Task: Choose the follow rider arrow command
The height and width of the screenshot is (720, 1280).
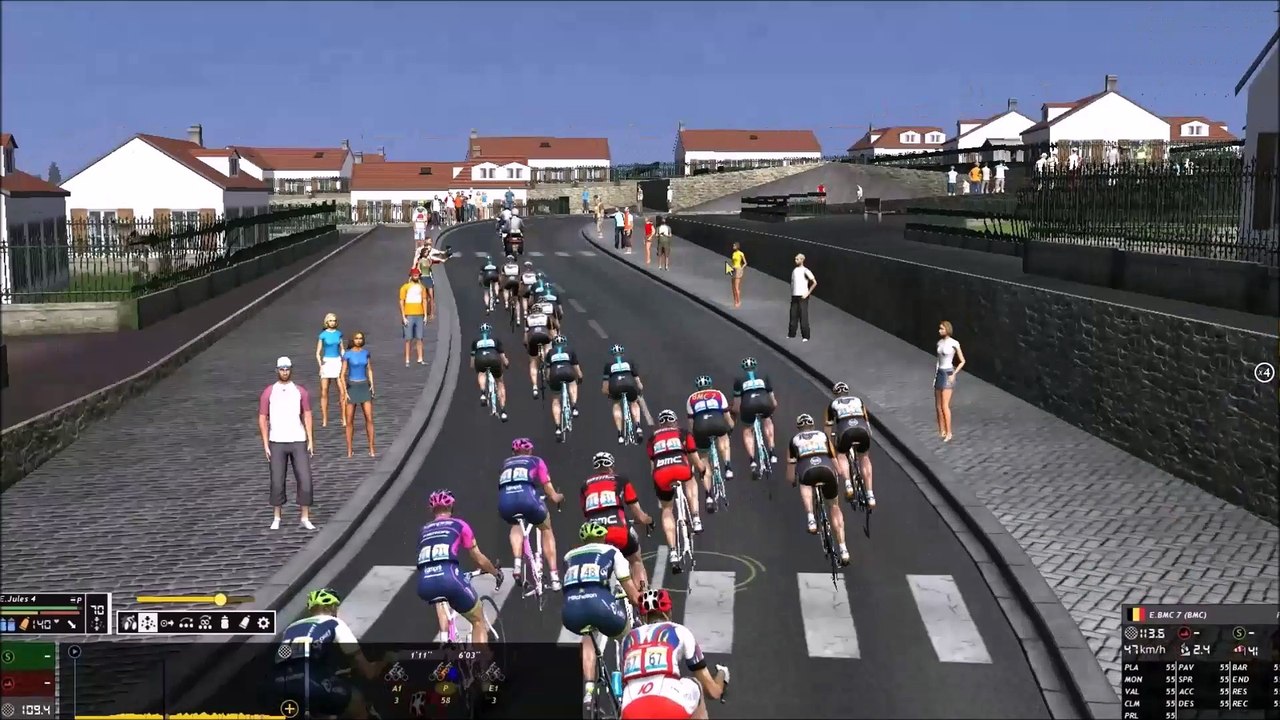Action: click(x=166, y=623)
